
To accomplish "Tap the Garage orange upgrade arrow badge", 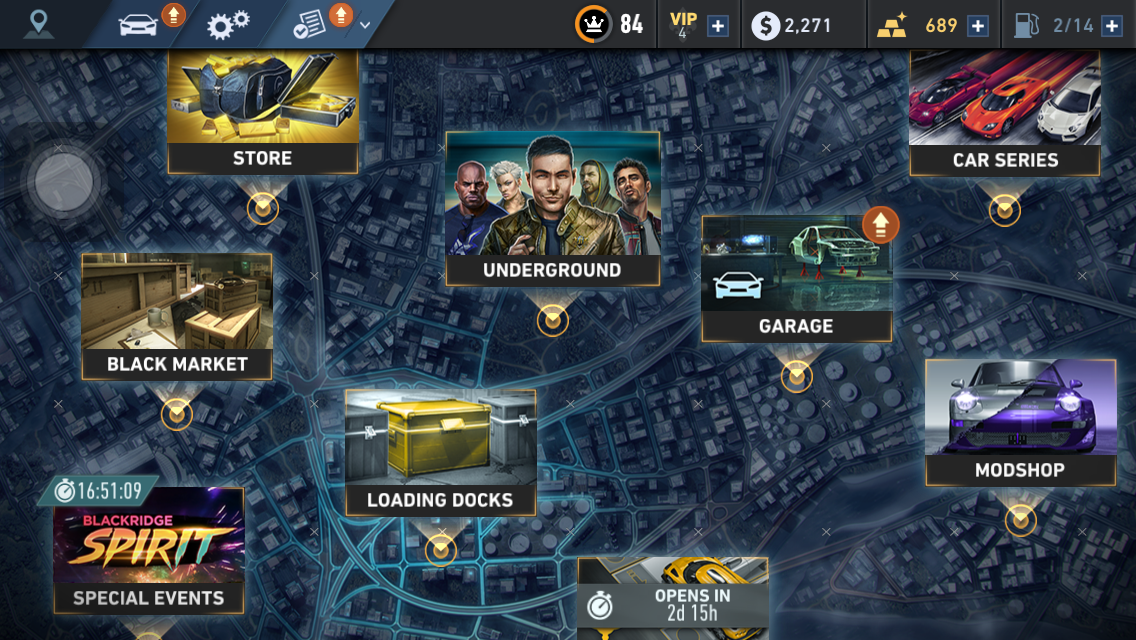I will click(881, 225).
